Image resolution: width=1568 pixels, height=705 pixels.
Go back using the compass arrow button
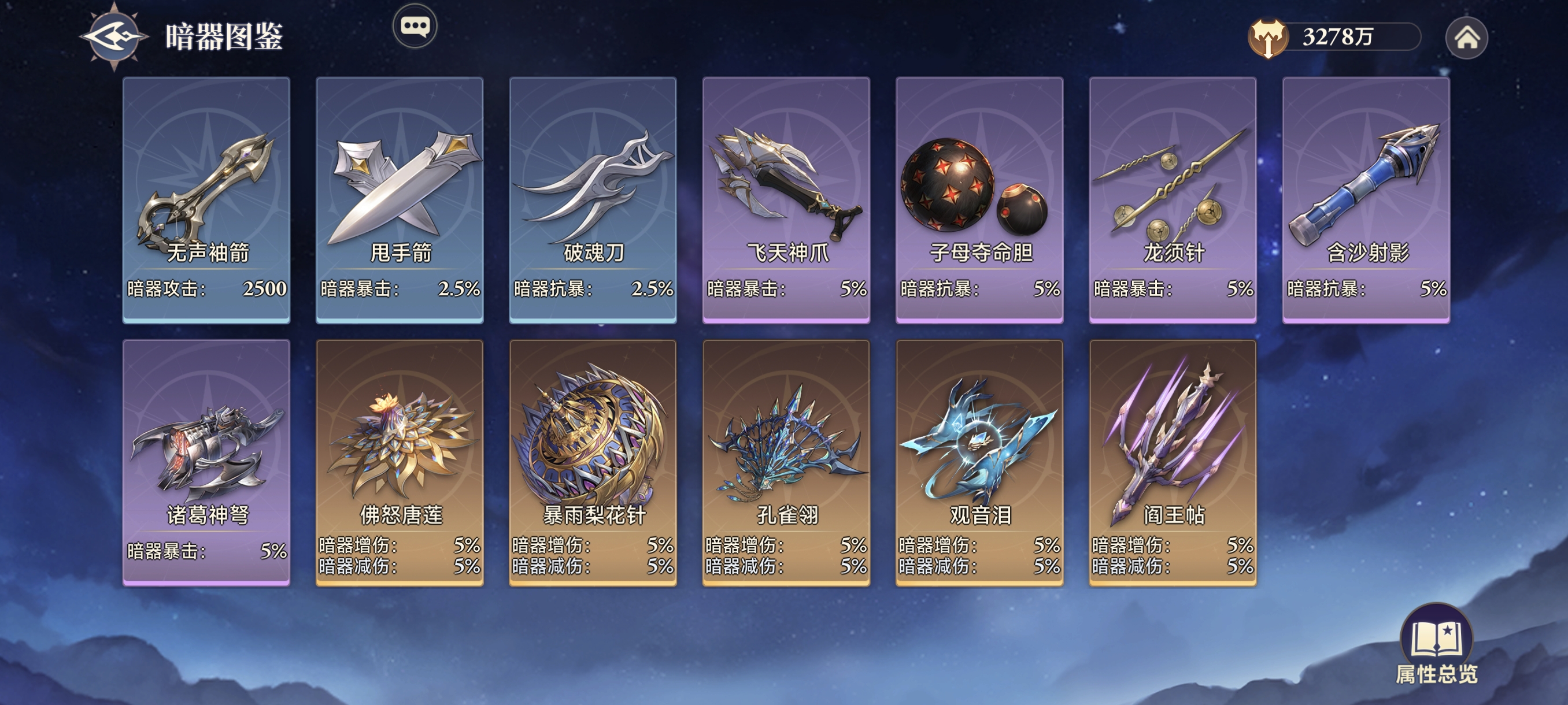[114, 37]
